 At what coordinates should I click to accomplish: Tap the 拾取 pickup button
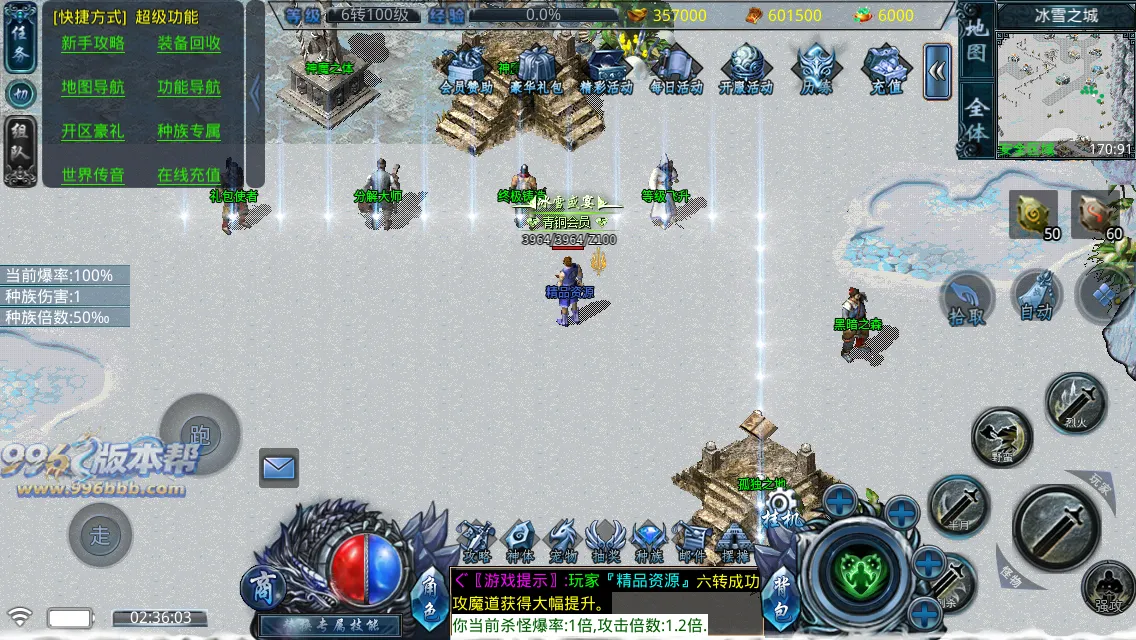[x=967, y=299]
